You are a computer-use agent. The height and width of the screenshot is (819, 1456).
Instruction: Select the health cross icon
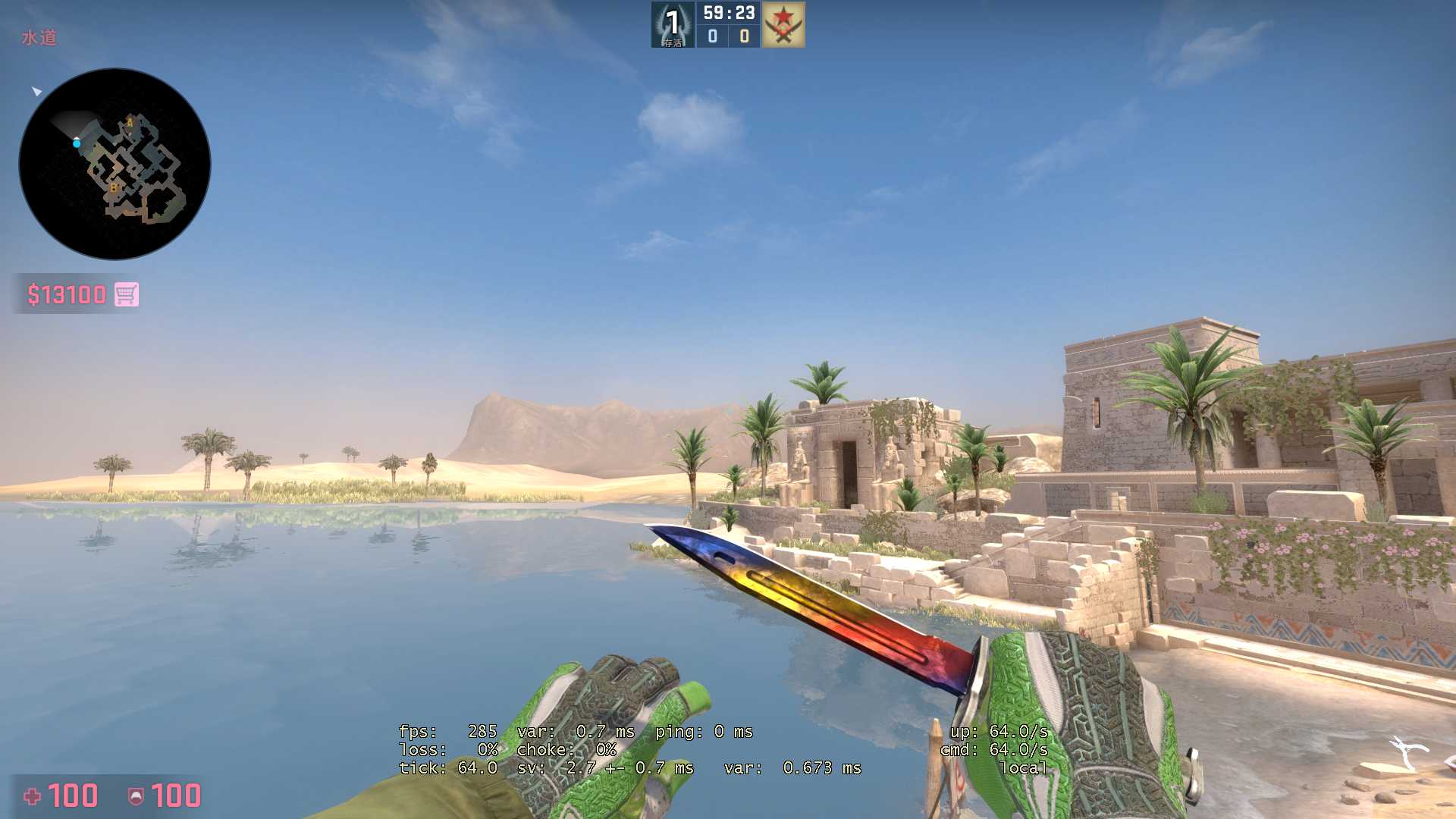32,796
